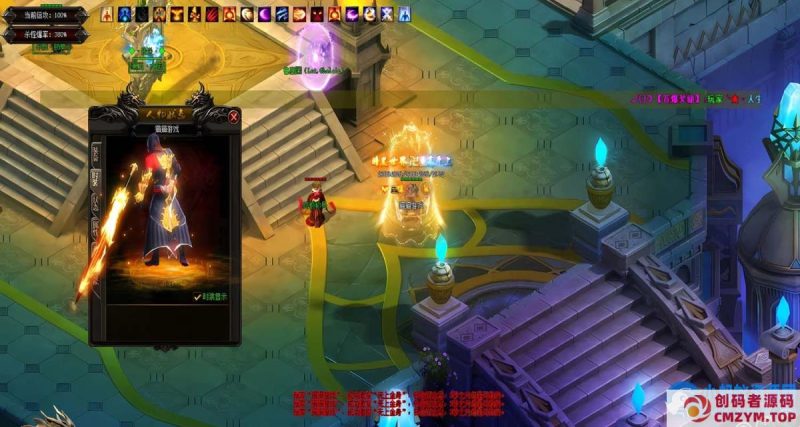Activate the purple crescent moon skill icon
Viewport: 800px width, 427px height.
(x=264, y=15)
